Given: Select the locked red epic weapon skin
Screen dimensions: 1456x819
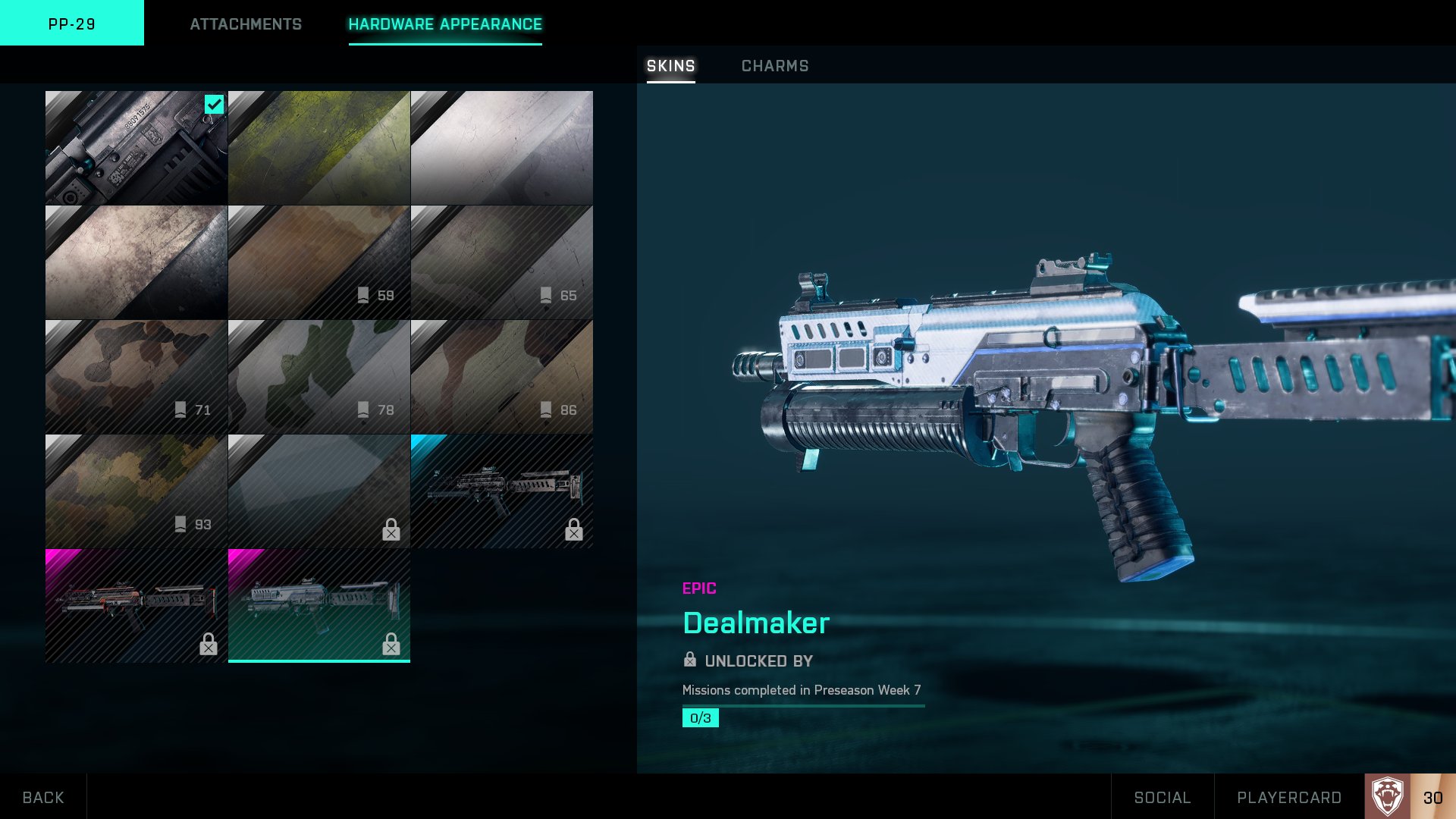Looking at the screenshot, I should pos(136,606).
